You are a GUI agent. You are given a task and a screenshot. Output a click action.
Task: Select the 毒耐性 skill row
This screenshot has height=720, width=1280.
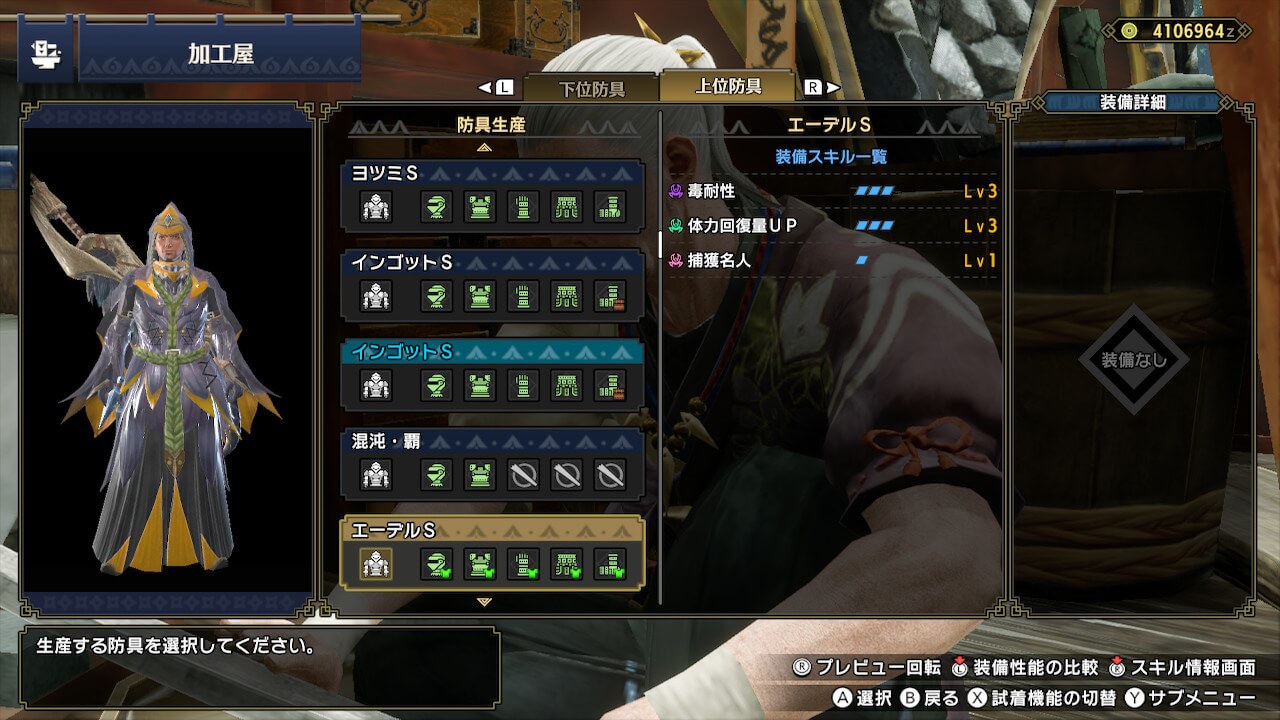point(832,191)
